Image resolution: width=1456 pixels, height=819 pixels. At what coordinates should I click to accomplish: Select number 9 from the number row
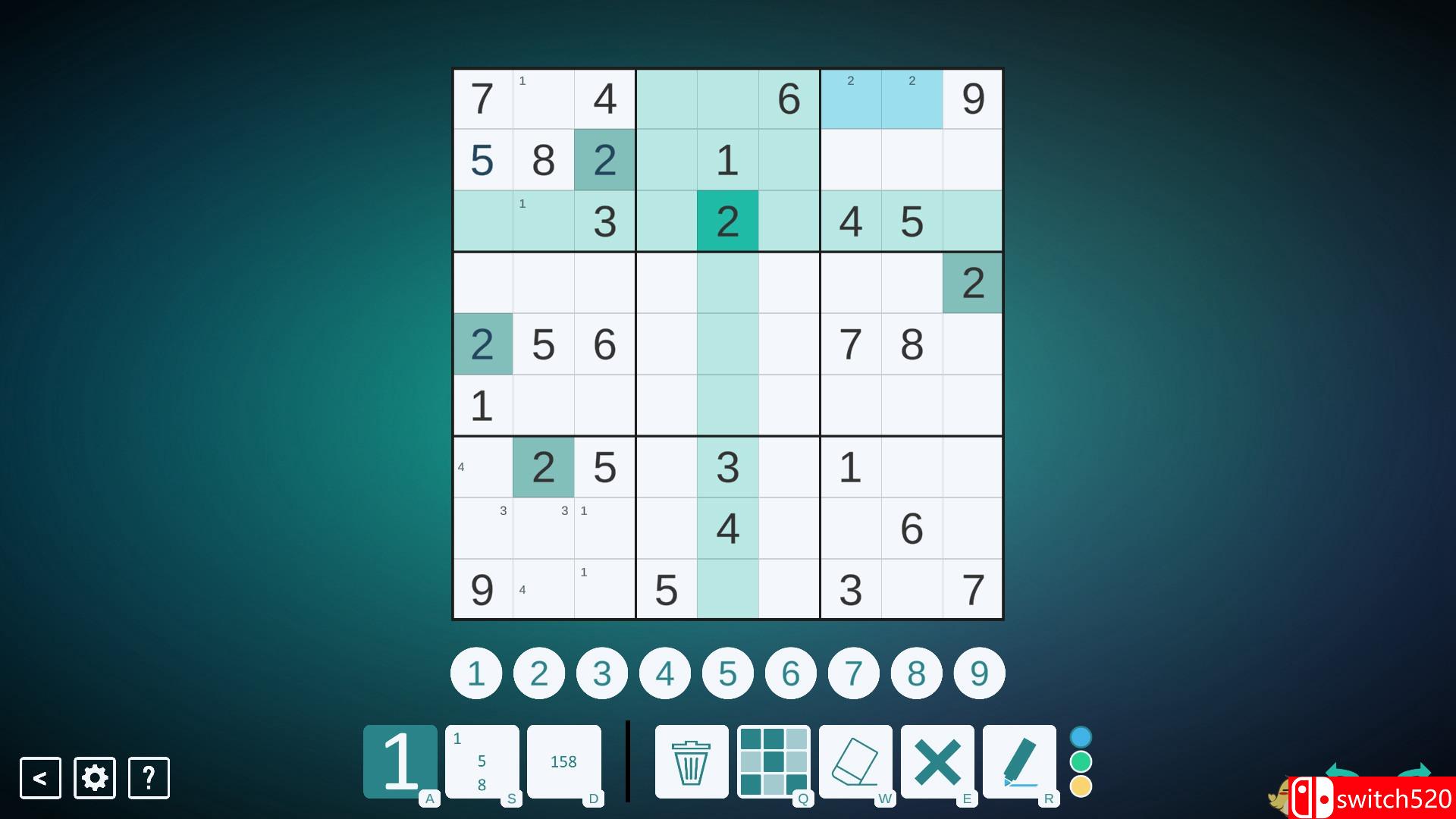coord(979,673)
